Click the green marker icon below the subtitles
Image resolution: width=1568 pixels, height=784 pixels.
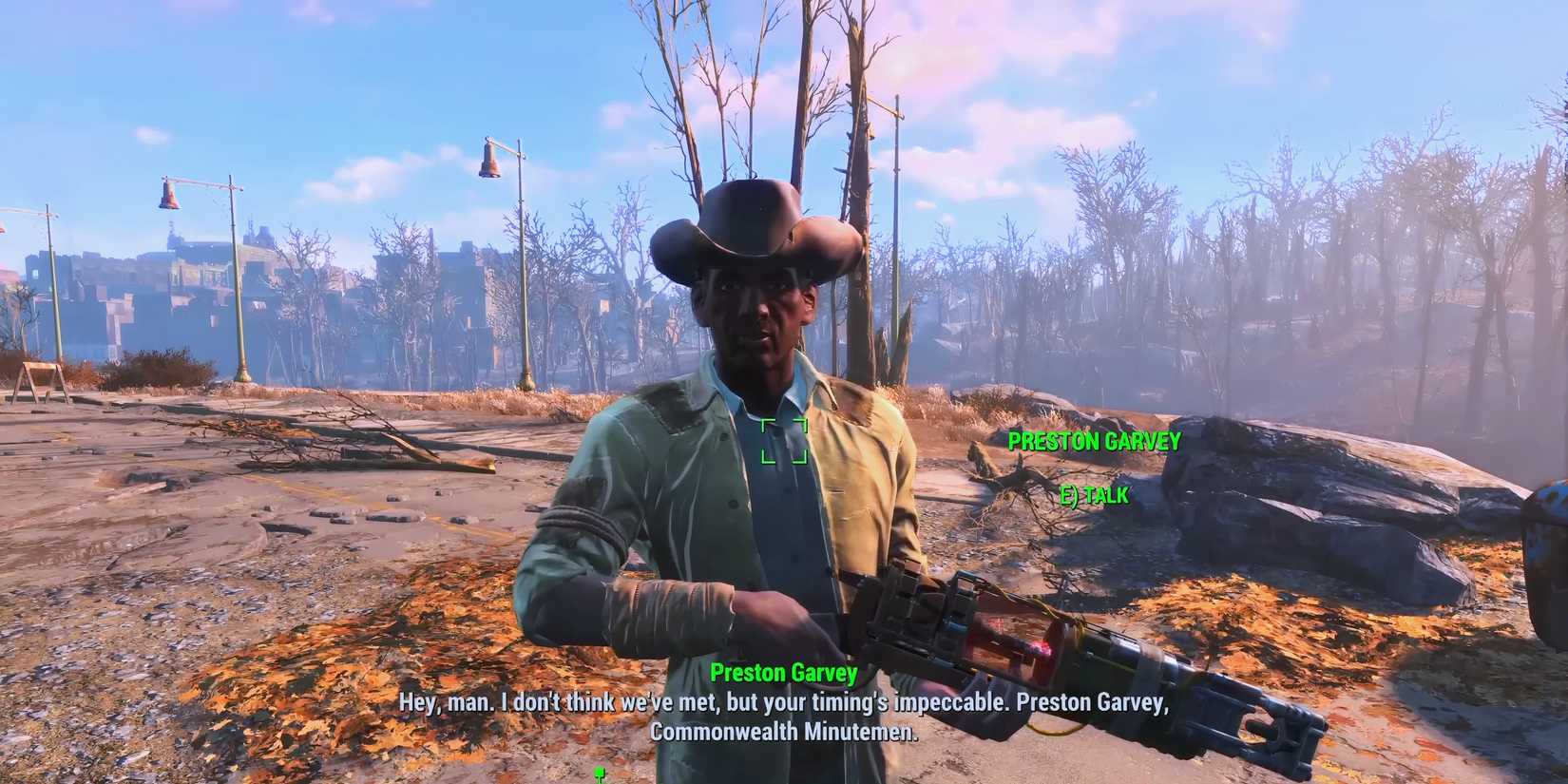(x=599, y=774)
